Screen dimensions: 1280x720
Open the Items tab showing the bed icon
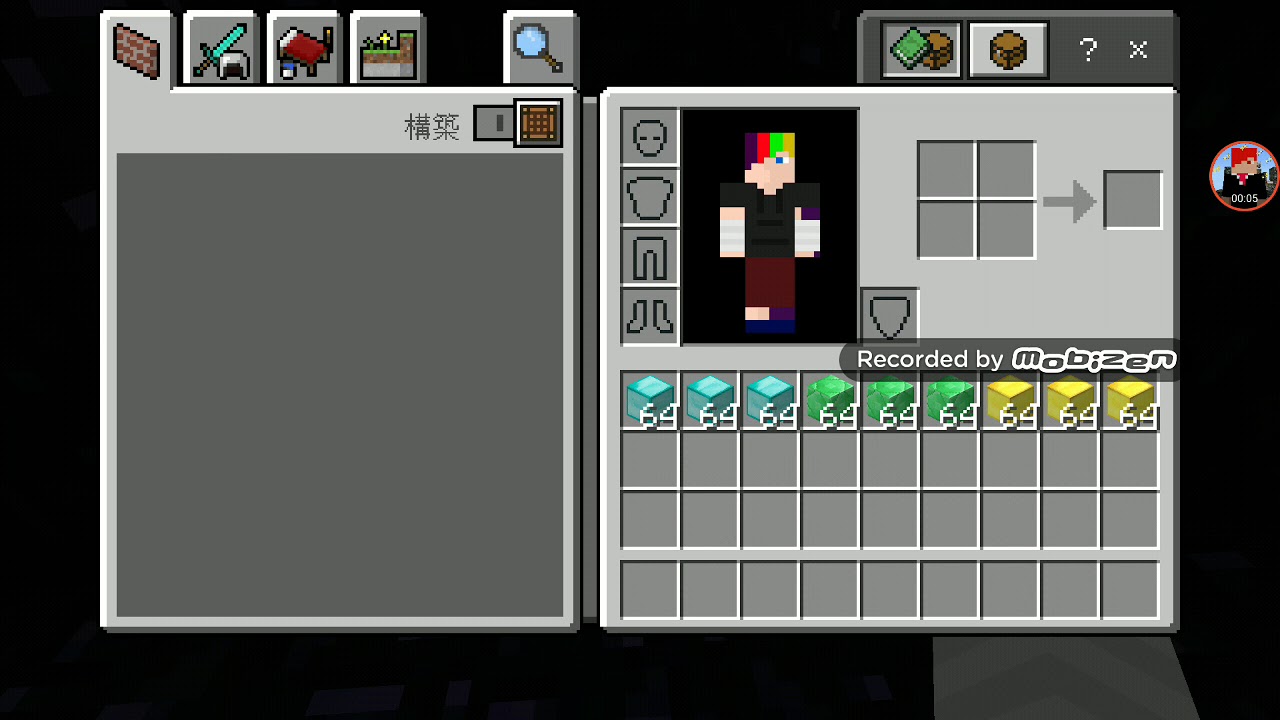click(x=303, y=47)
